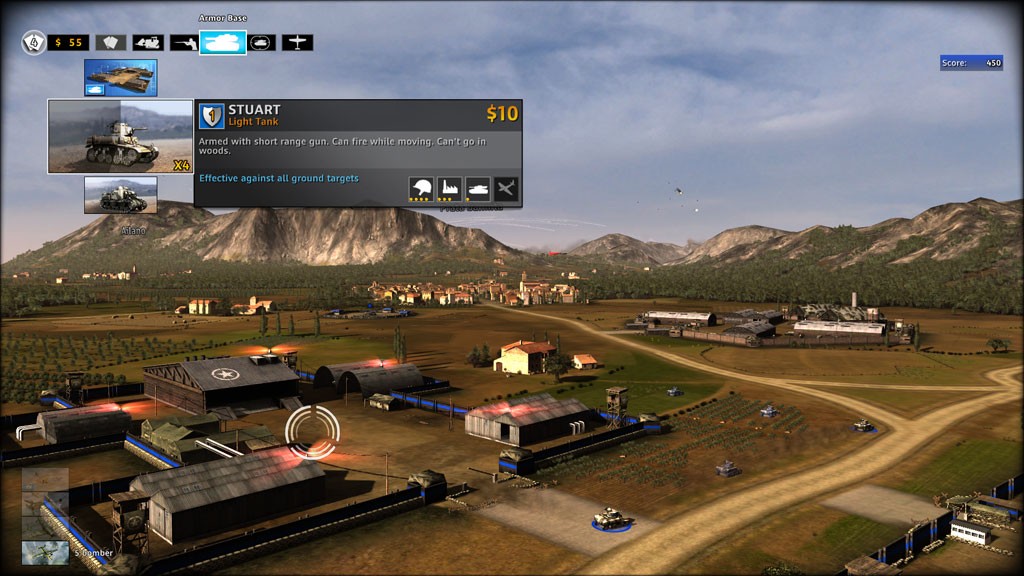Switch to the aircraft category tab

tap(297, 43)
